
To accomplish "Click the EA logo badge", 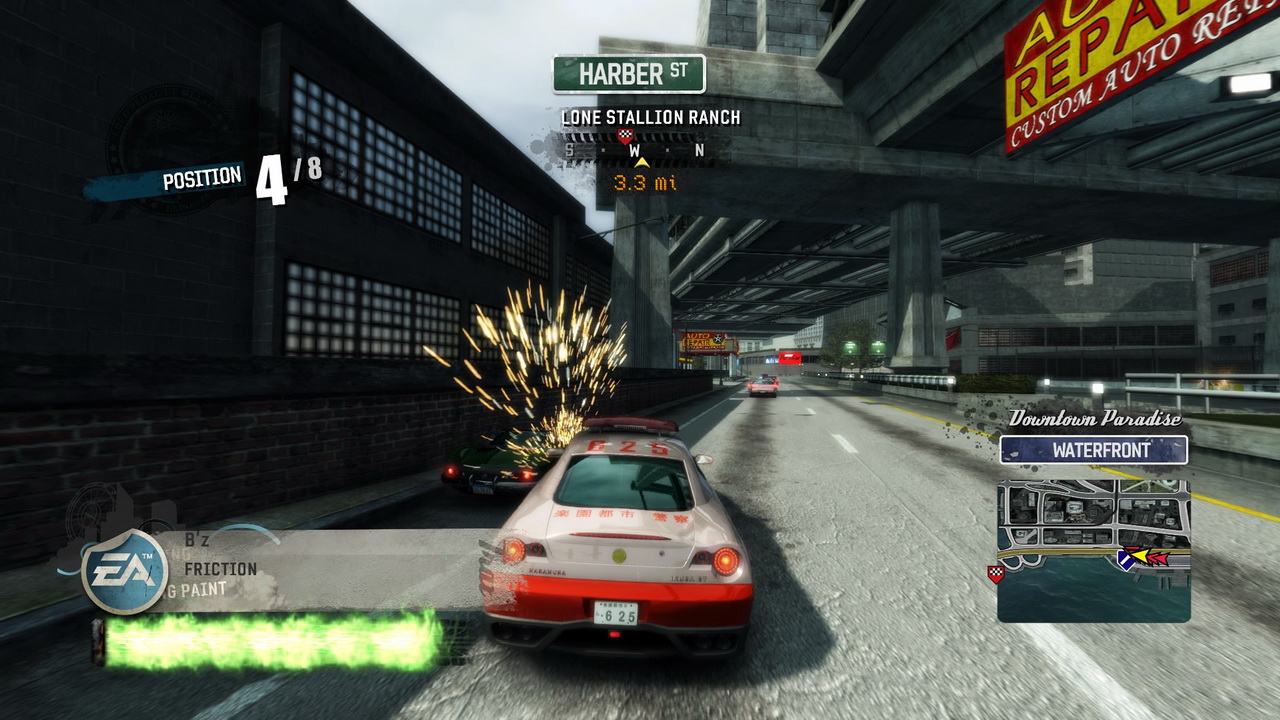I will click(123, 571).
